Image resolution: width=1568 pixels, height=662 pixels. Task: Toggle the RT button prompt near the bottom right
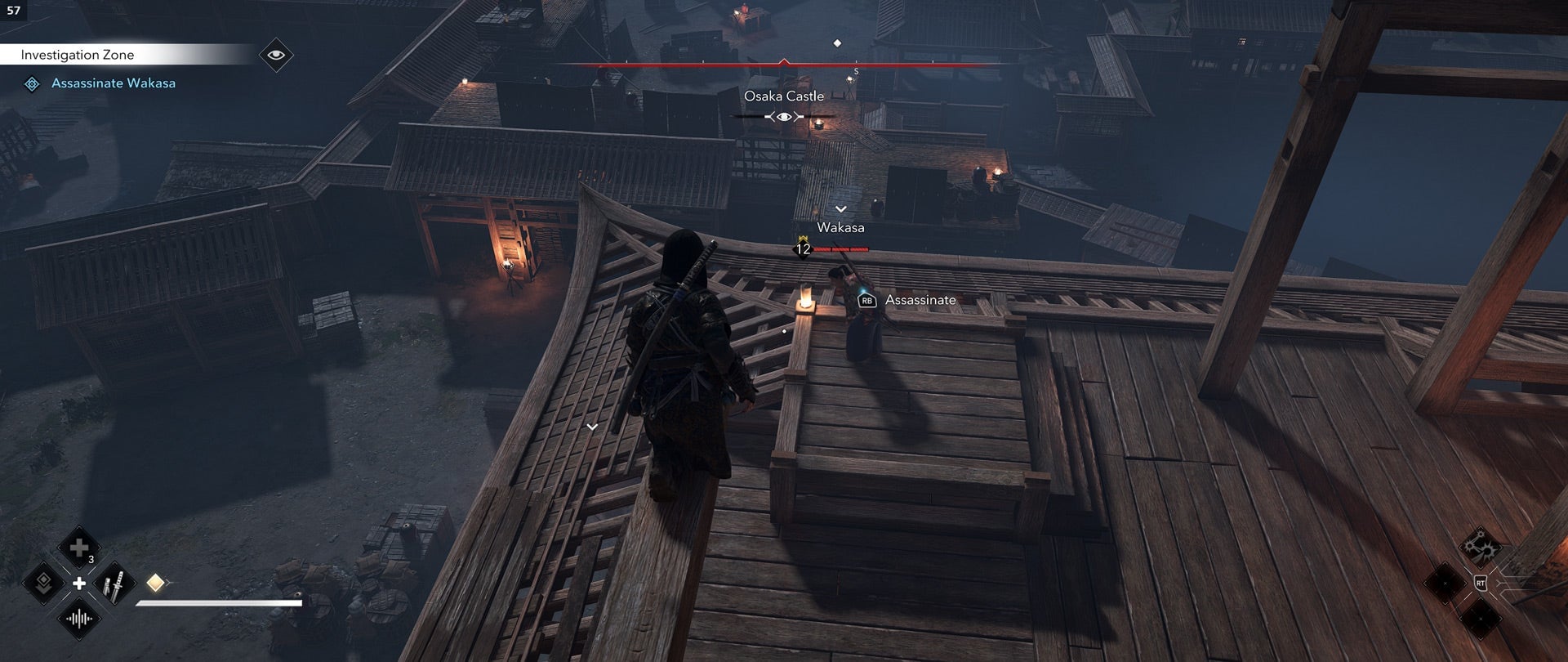[1481, 583]
